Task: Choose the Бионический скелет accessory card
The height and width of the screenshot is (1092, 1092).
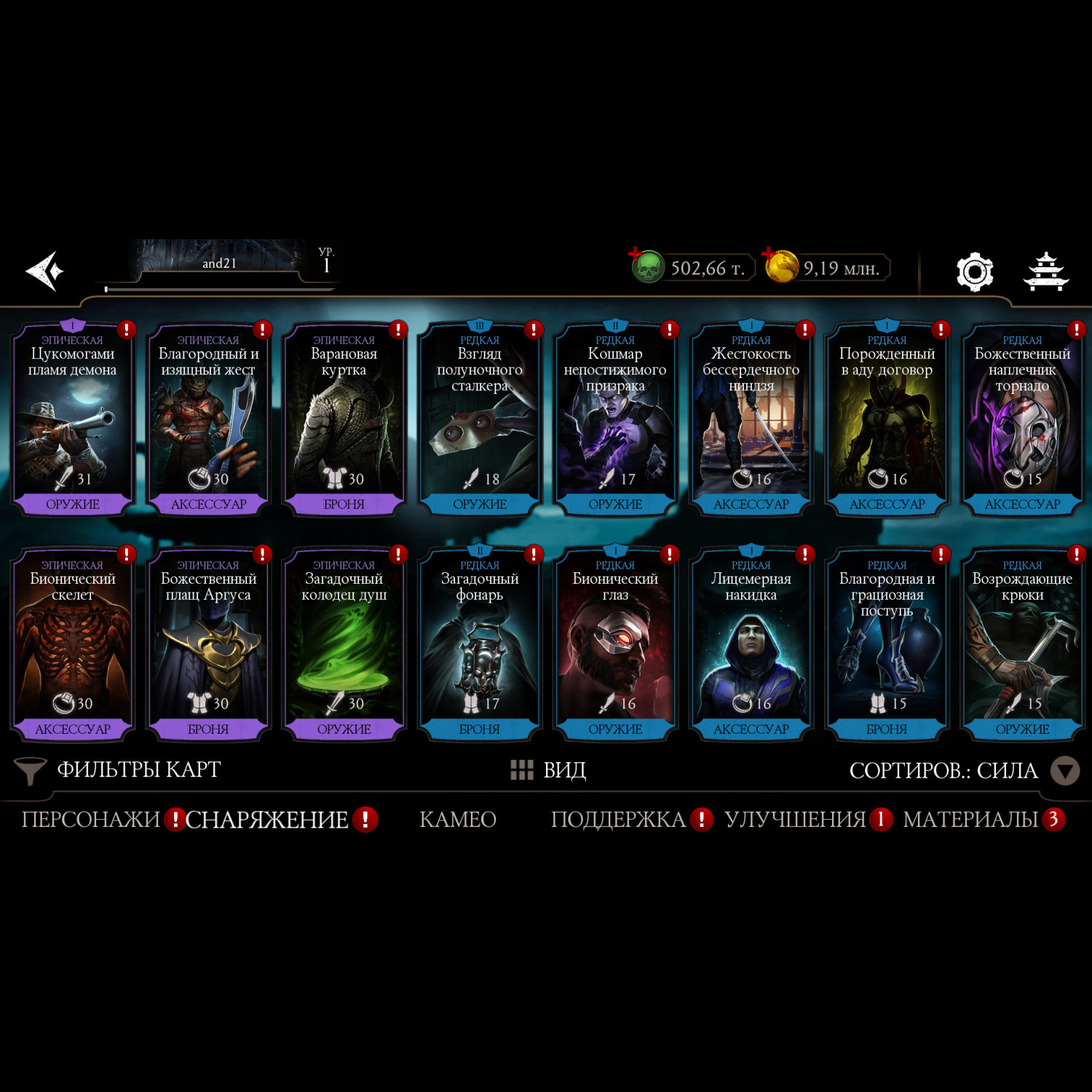Action: 73,645
